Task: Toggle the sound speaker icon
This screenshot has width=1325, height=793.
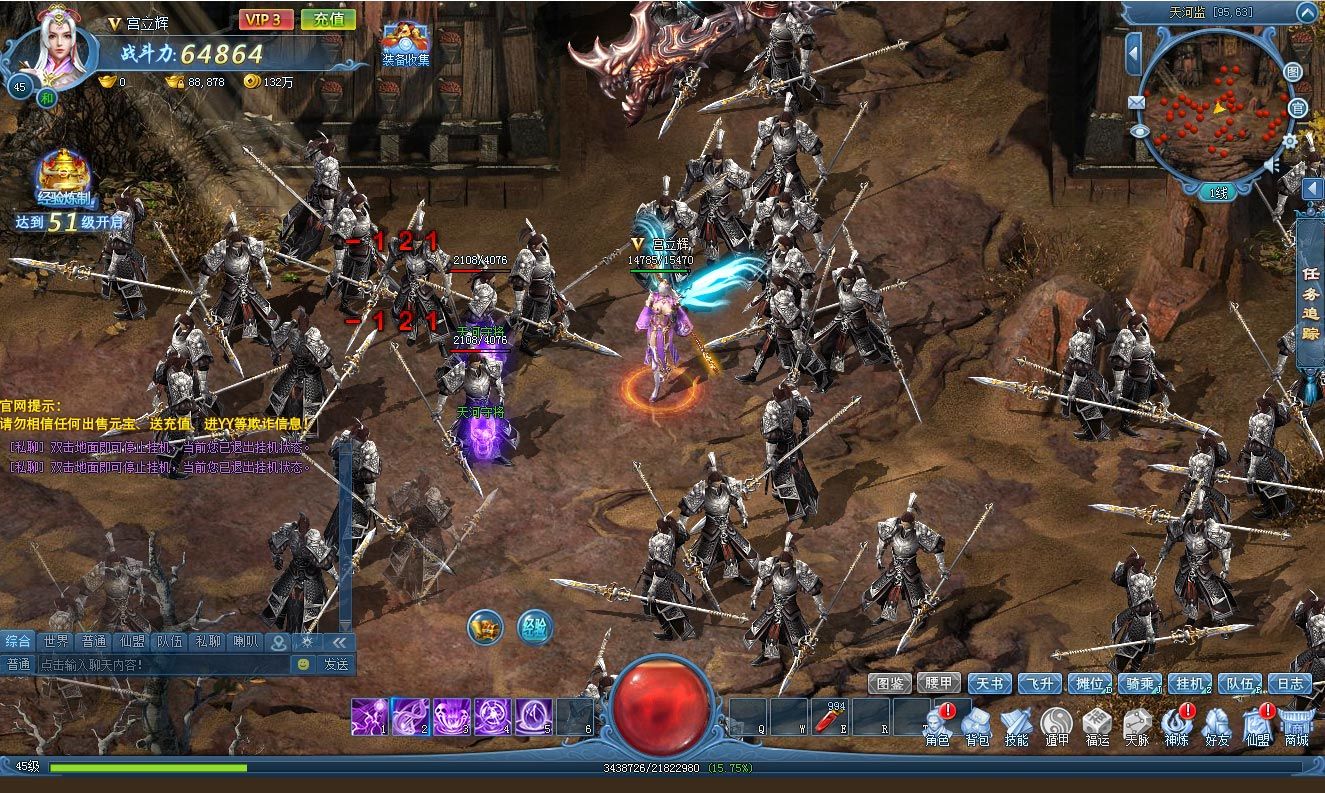Action: pyautogui.click(x=1273, y=164)
